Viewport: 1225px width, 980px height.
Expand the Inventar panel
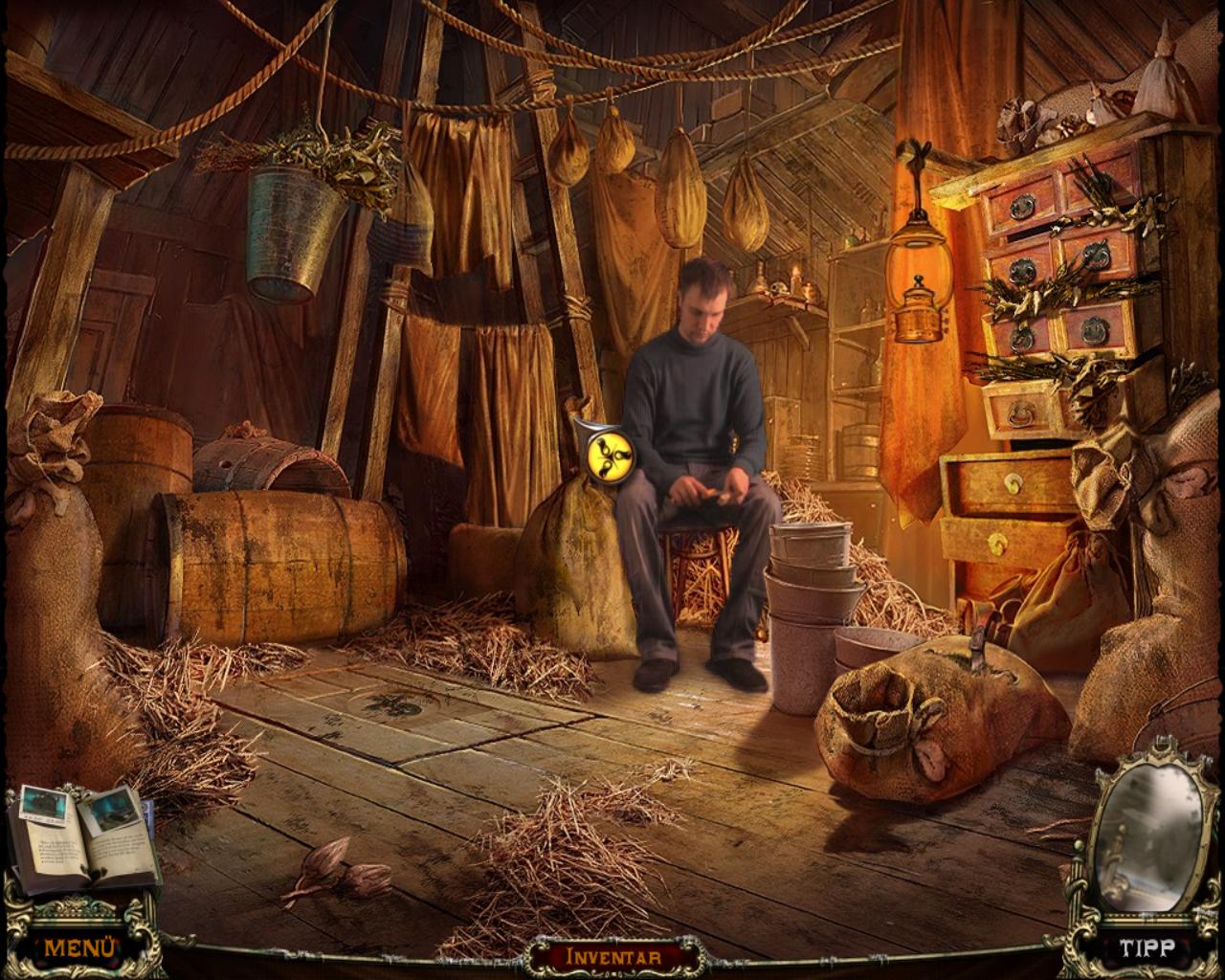613,955
